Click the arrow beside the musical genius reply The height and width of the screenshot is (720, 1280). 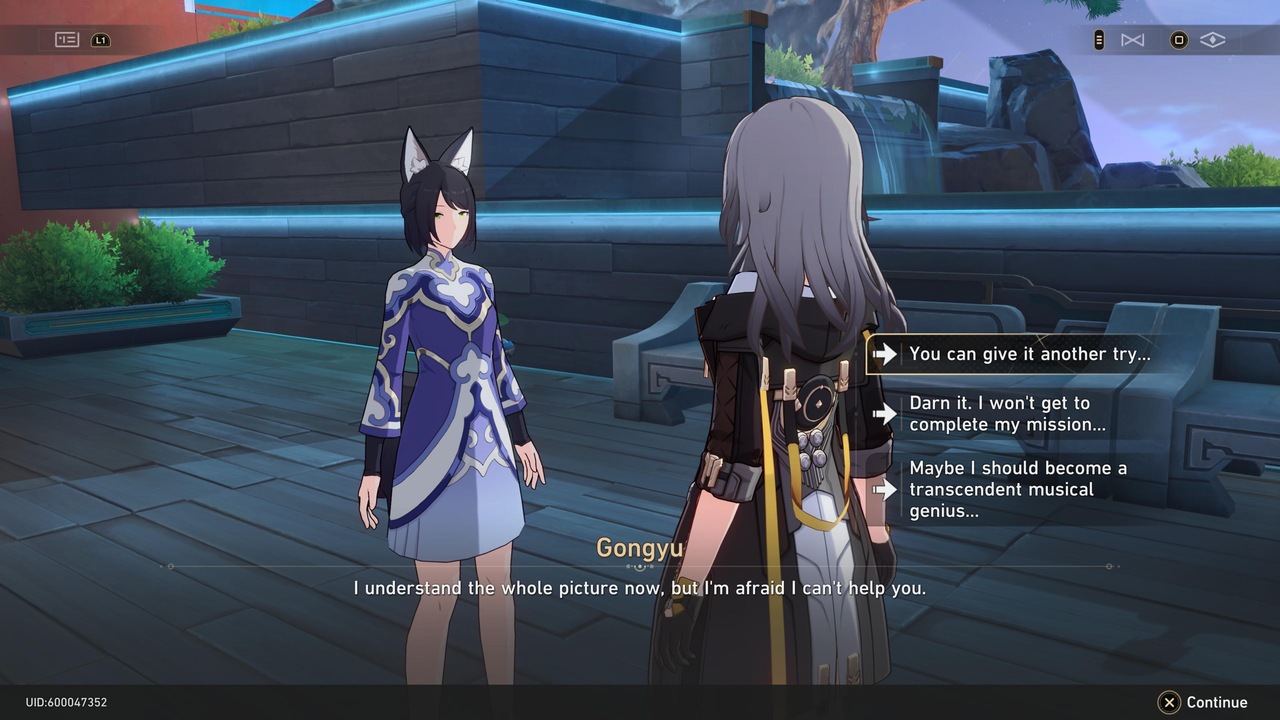[x=886, y=489]
